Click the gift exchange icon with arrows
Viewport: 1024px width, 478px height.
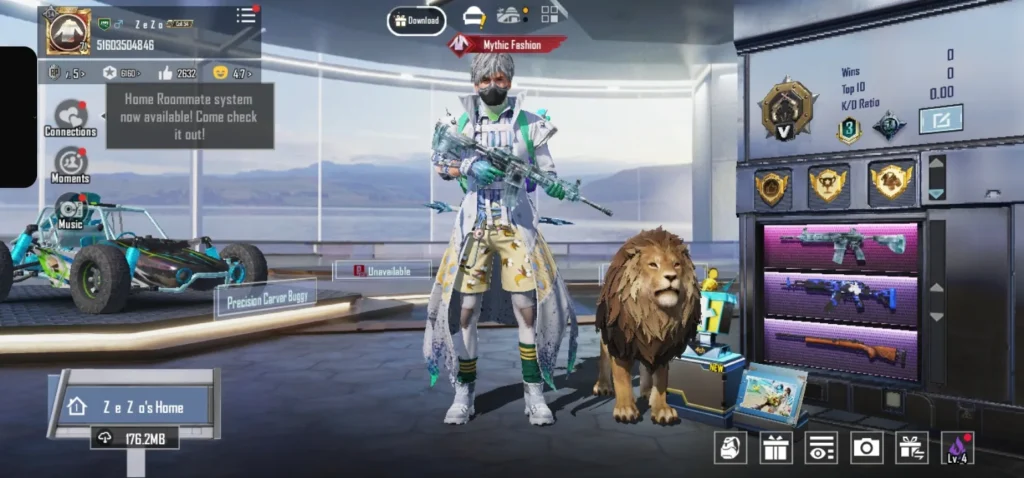pyautogui.click(x=911, y=447)
